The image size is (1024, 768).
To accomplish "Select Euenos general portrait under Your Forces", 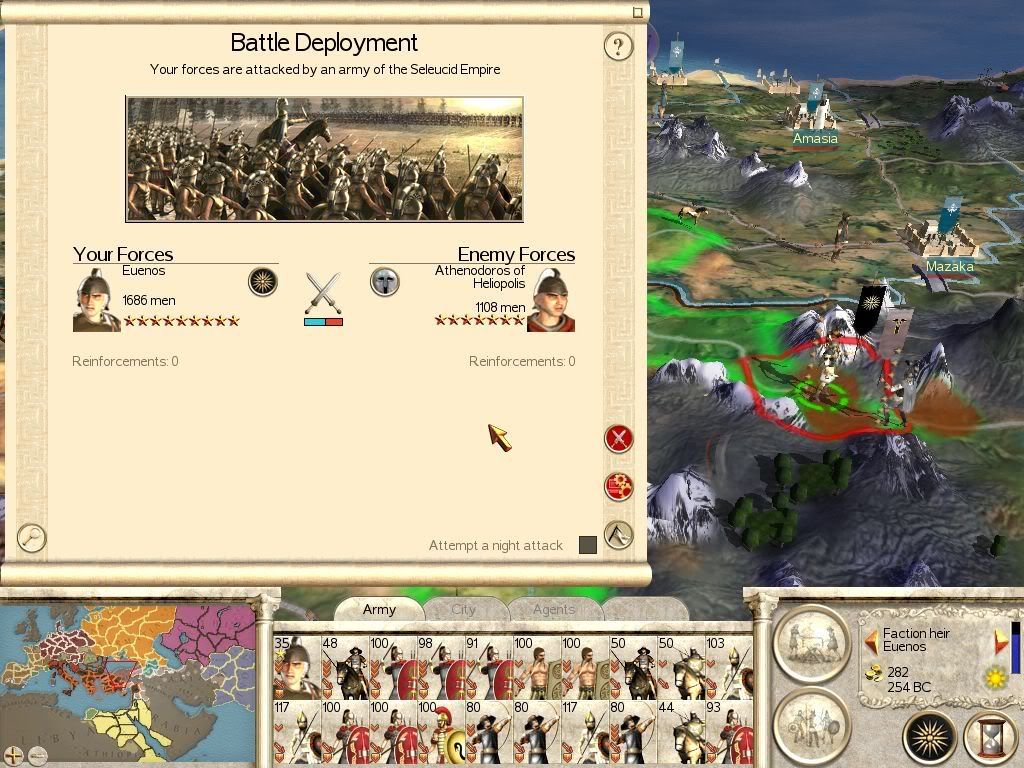I will click(96, 299).
